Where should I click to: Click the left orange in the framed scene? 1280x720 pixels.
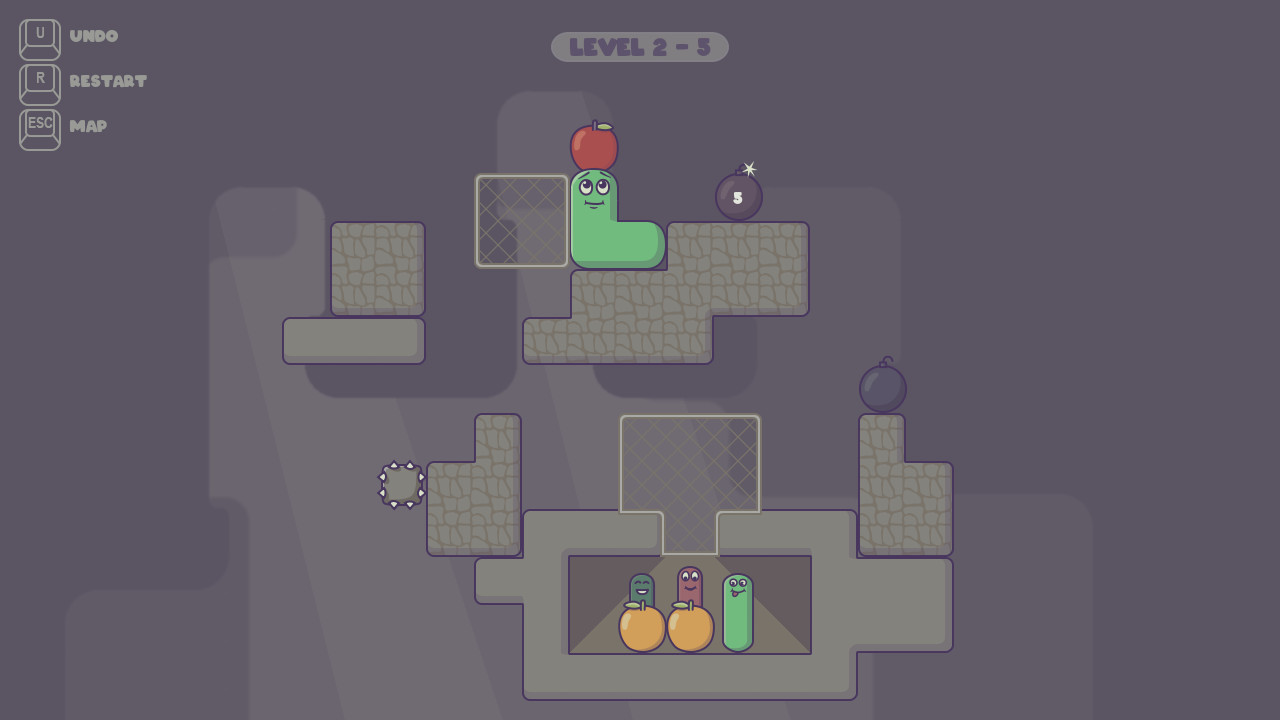click(641, 630)
